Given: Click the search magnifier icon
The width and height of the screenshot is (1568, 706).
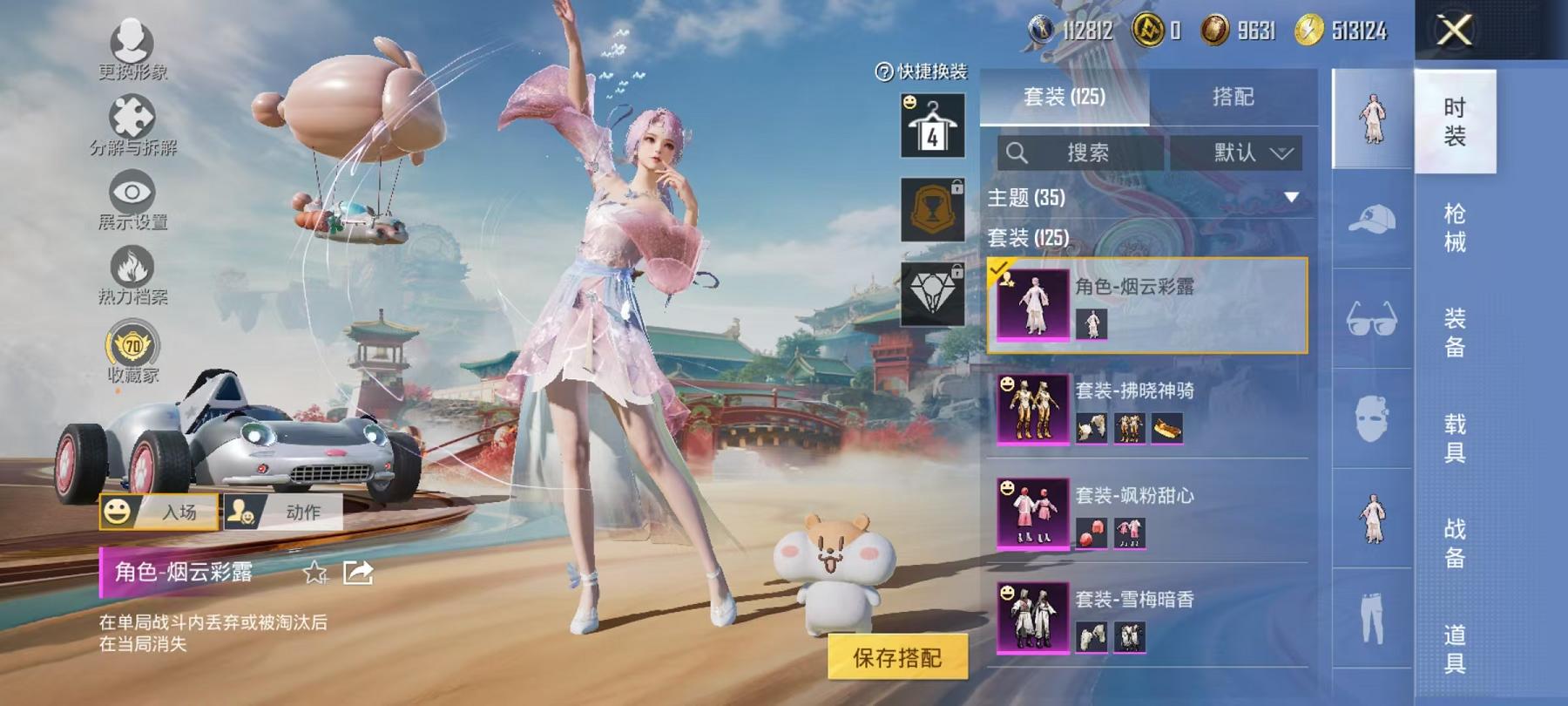Looking at the screenshot, I should click(1017, 152).
